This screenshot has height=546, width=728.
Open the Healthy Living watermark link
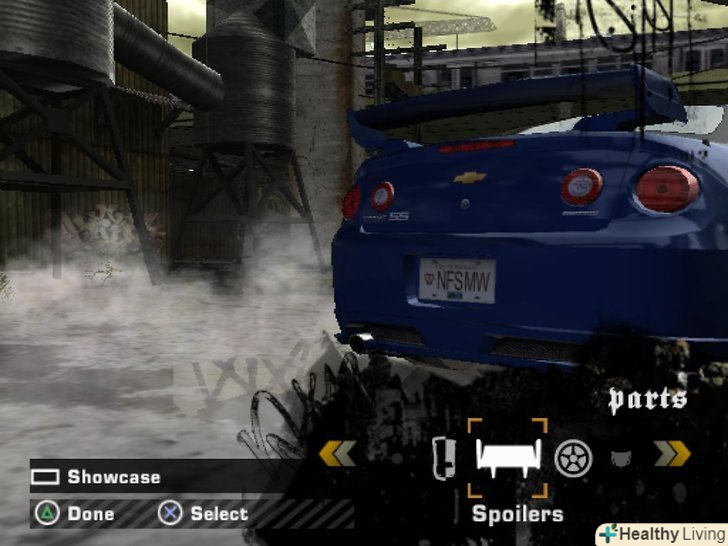659,534
